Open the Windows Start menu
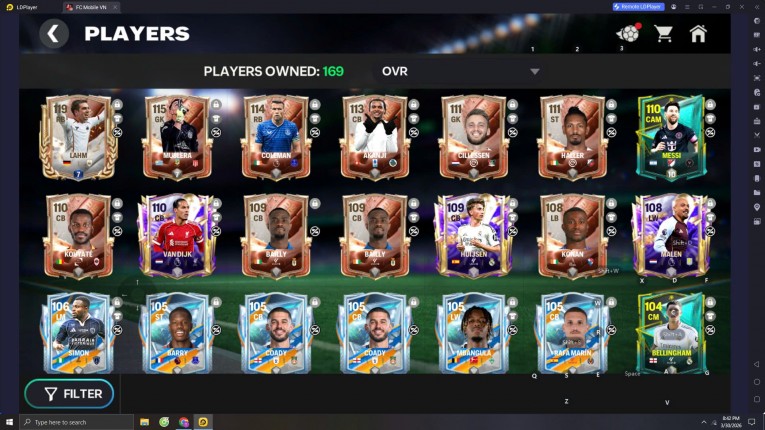Viewport: 765px width, 430px height. pyautogui.click(x=9, y=422)
